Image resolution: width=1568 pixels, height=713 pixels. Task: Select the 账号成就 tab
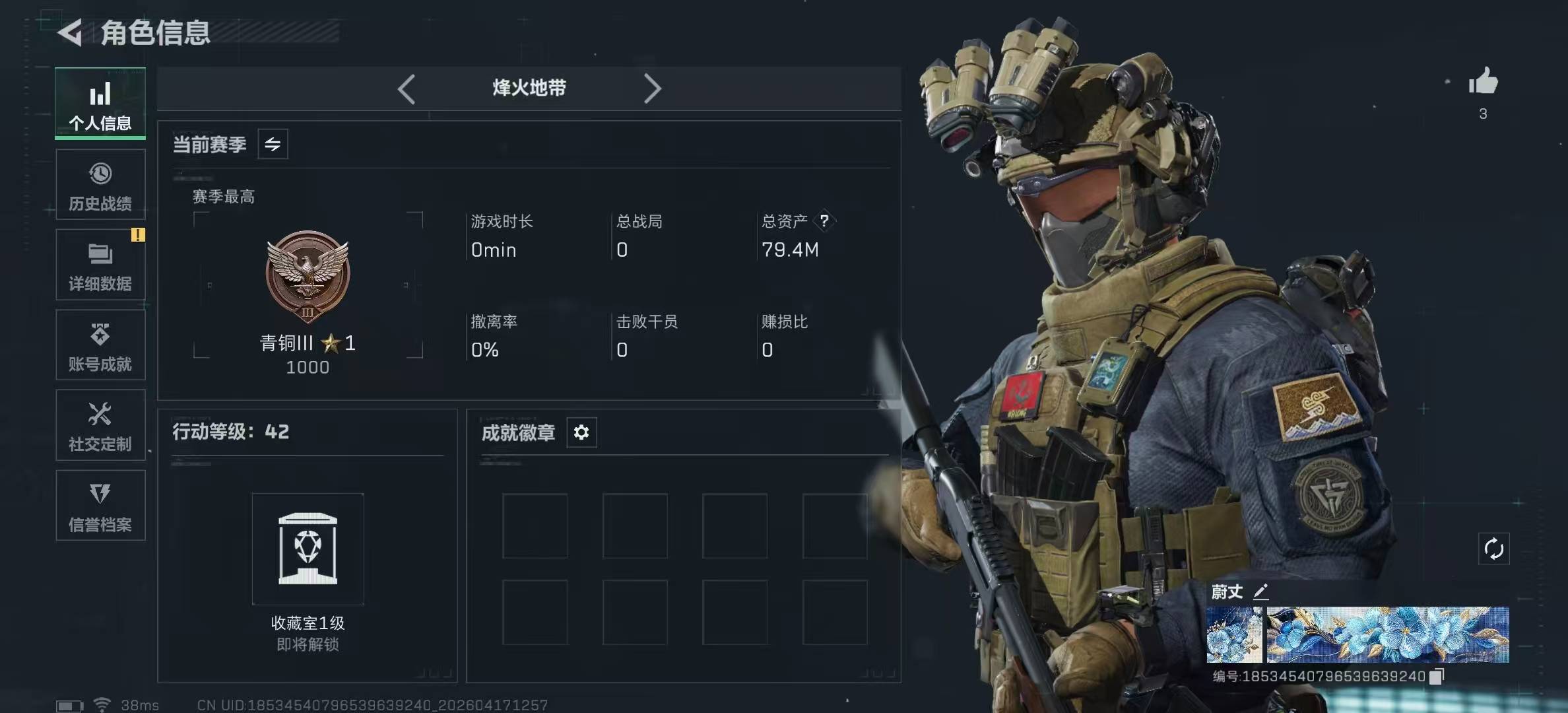click(100, 345)
